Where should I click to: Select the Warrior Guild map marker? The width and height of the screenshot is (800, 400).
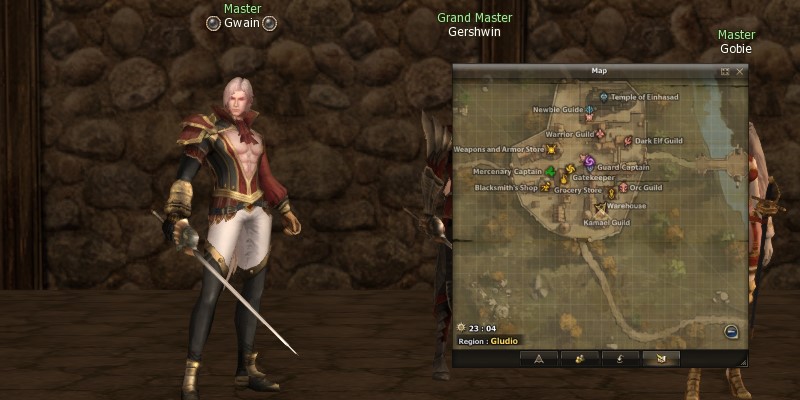601,133
